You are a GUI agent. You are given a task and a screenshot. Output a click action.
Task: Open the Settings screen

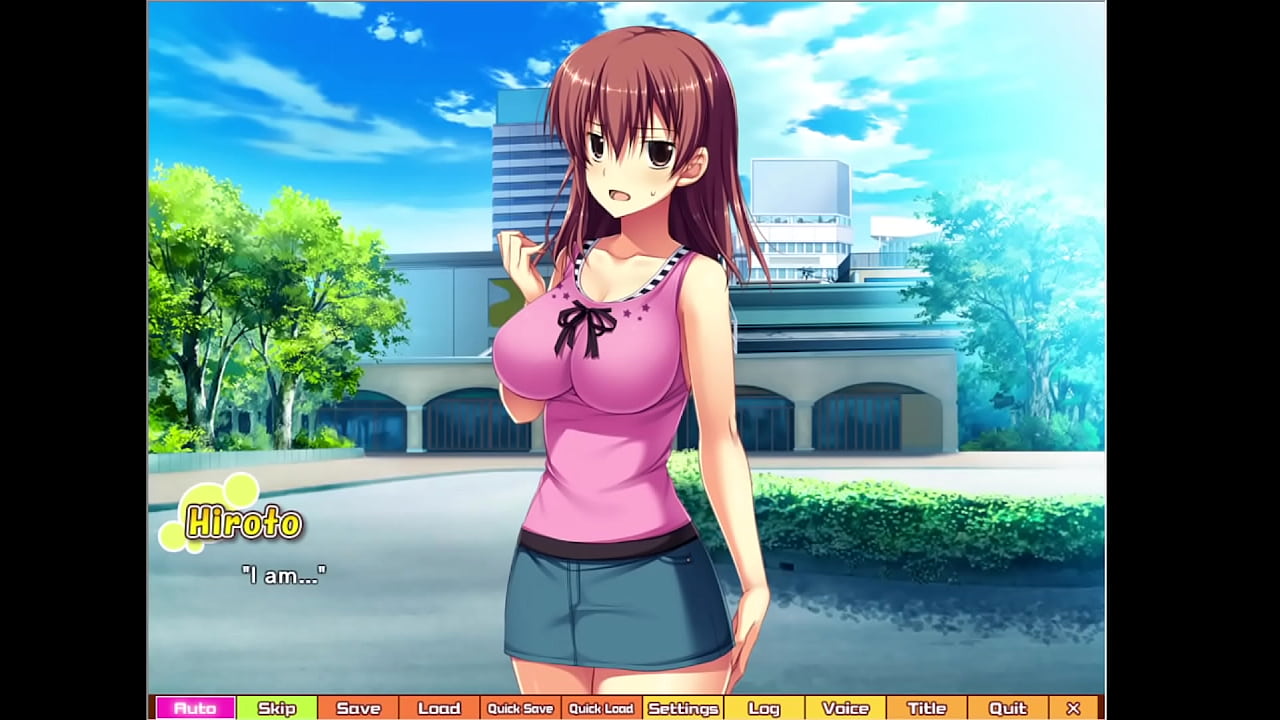coord(683,708)
